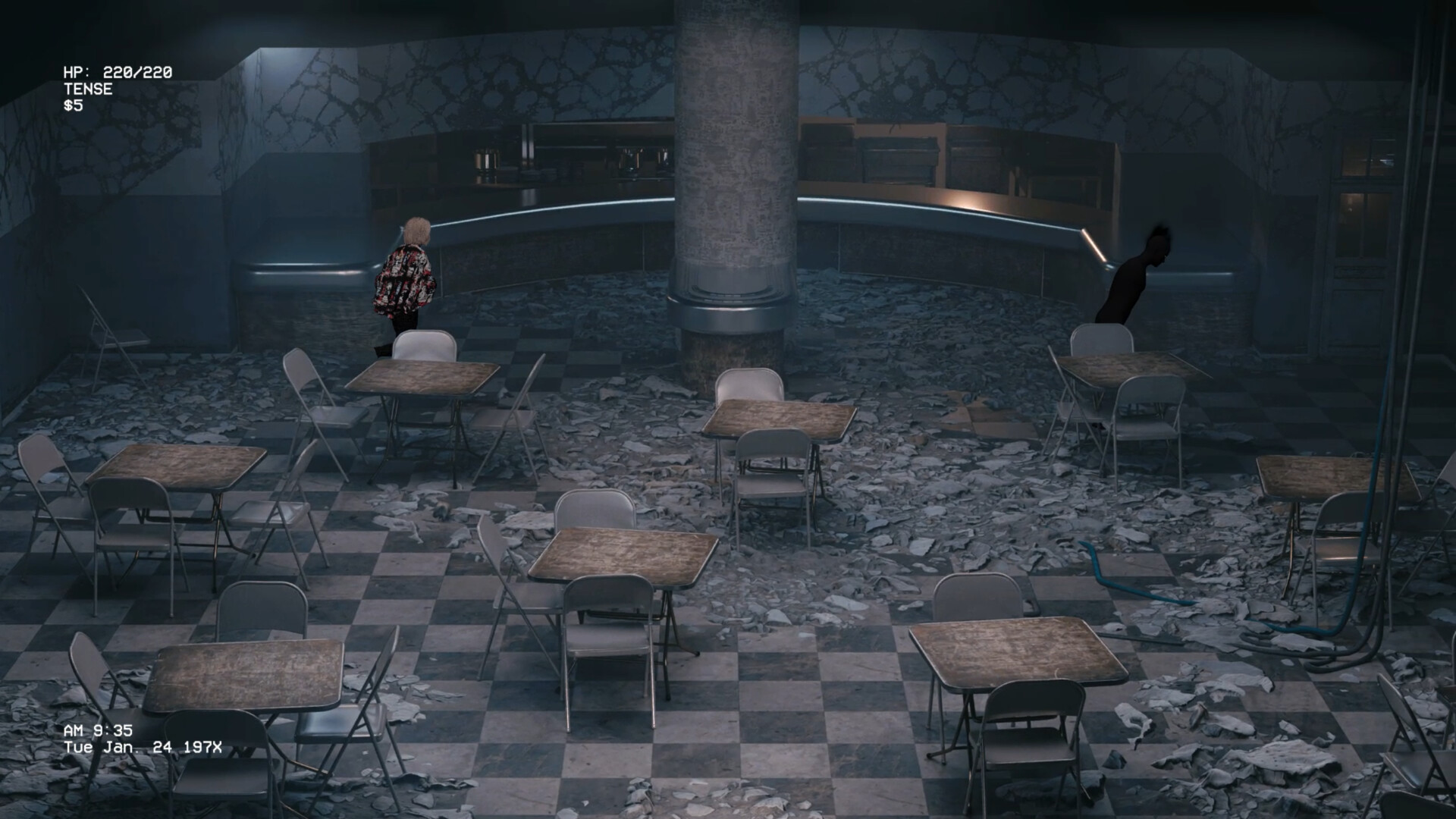Click the AM 9:35 clock display

click(x=99, y=732)
